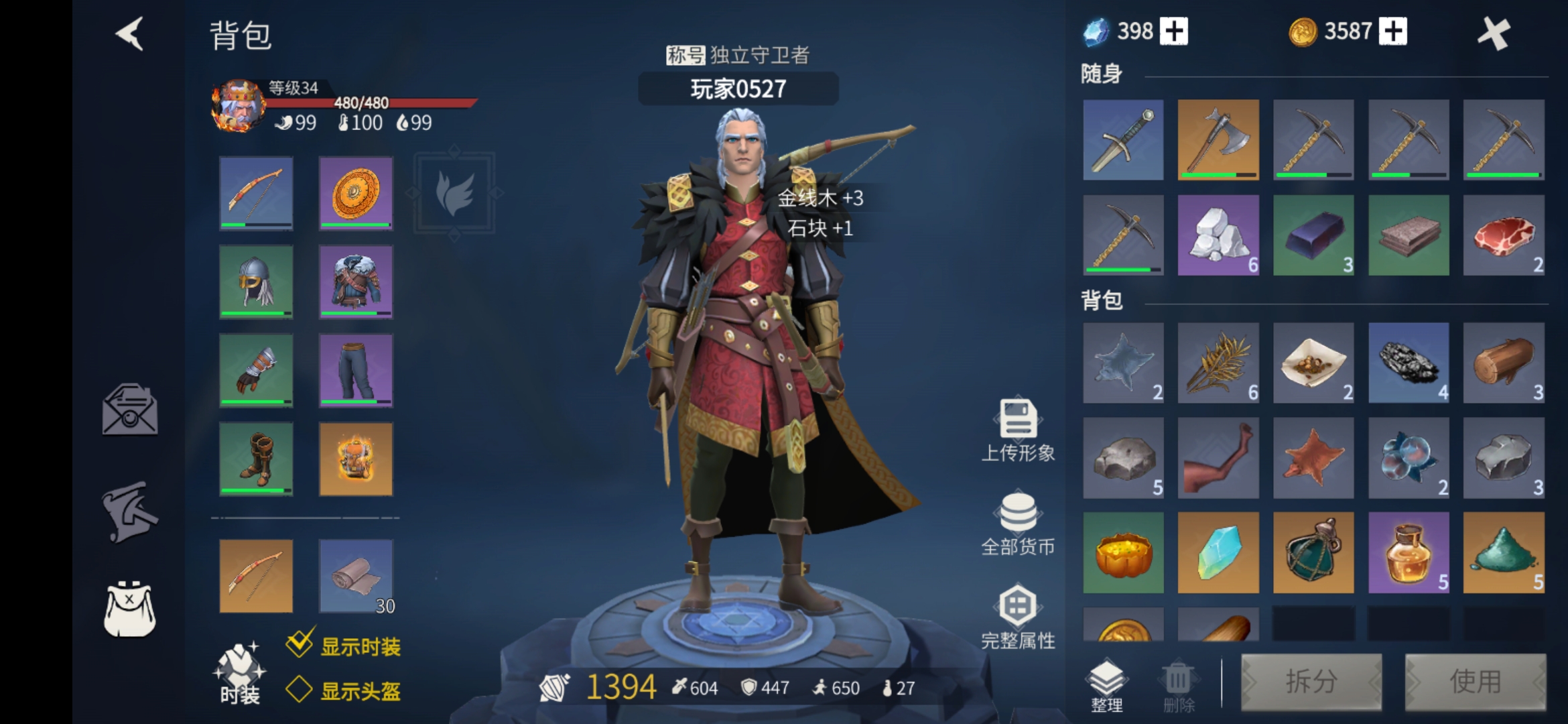Sort inventory with 整理 button
The width and height of the screenshot is (1568, 724).
tap(1106, 684)
